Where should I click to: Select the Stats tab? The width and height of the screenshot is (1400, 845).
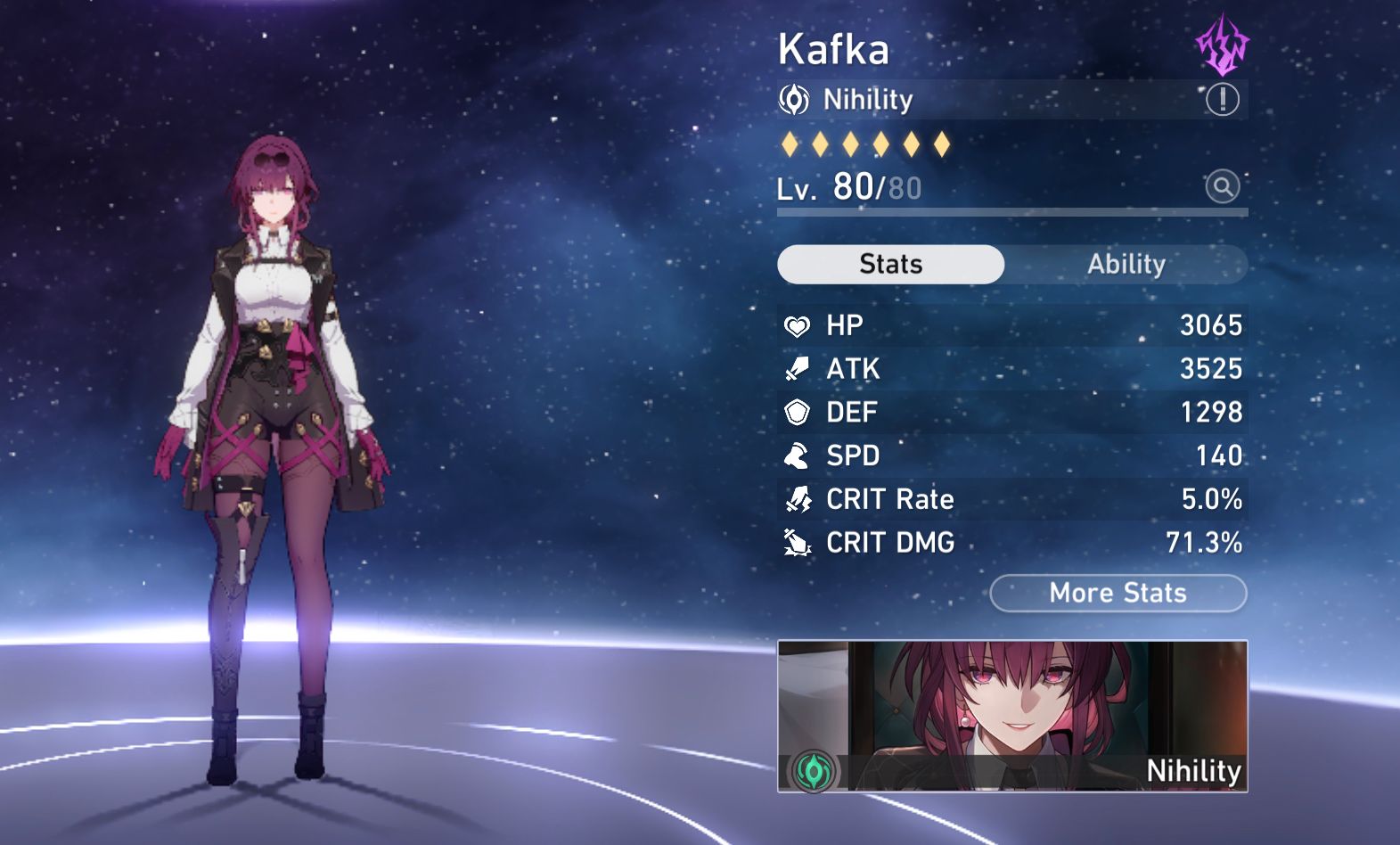tap(890, 264)
